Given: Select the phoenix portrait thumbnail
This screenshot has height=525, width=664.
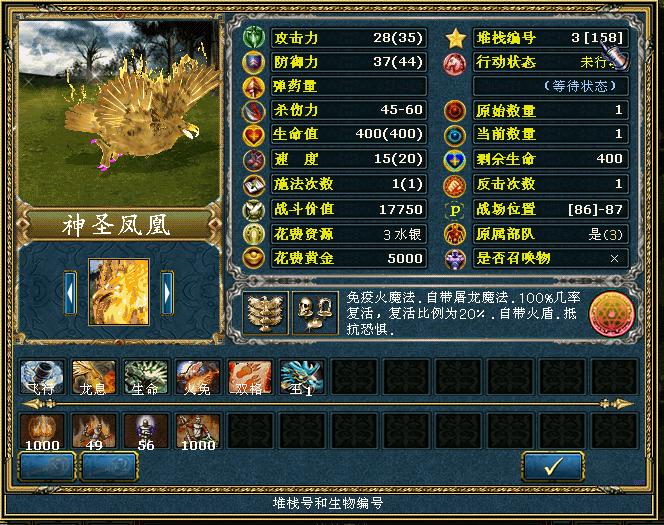Looking at the screenshot, I should point(118,292).
